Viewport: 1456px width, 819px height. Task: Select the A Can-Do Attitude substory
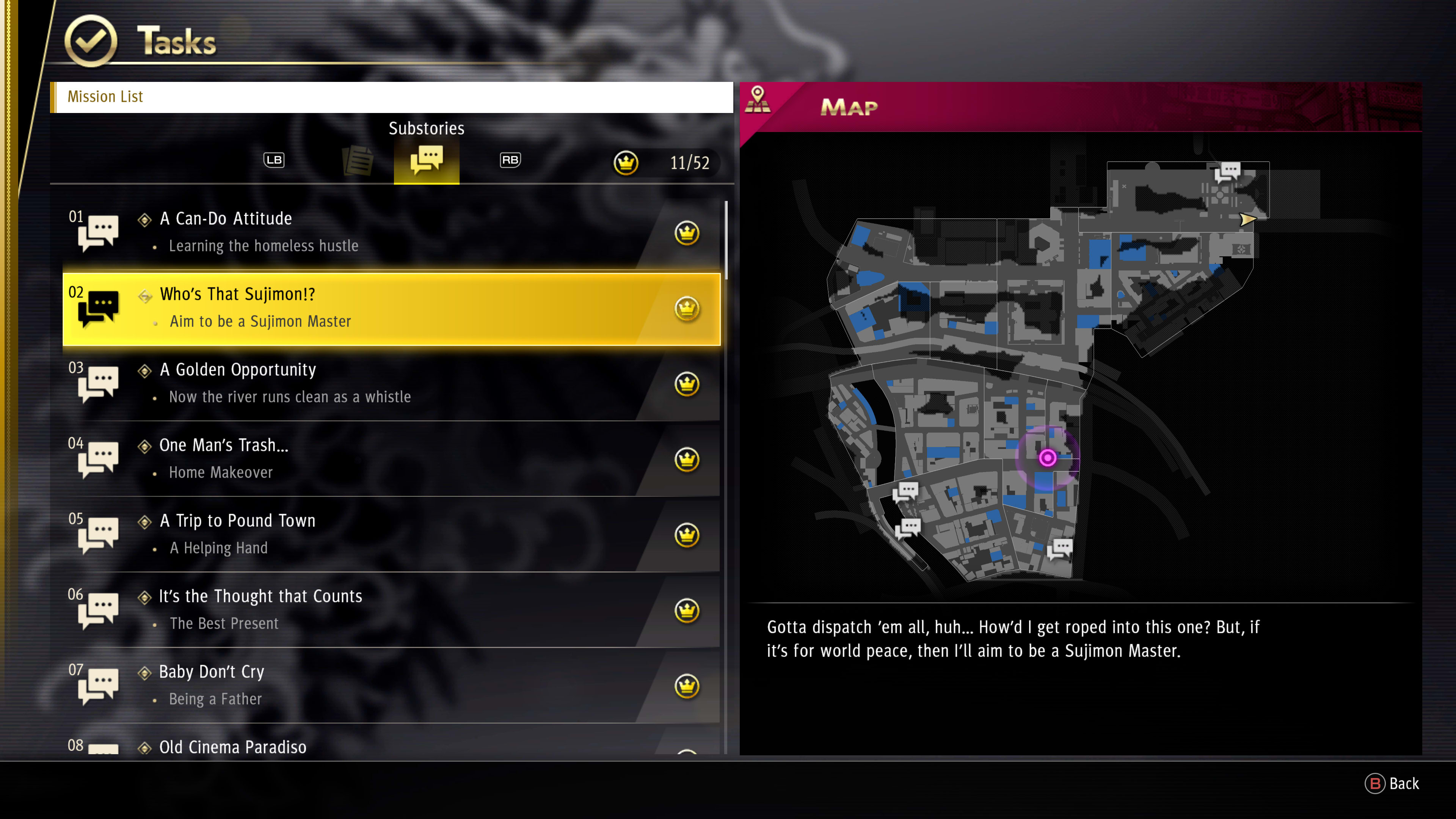390,232
